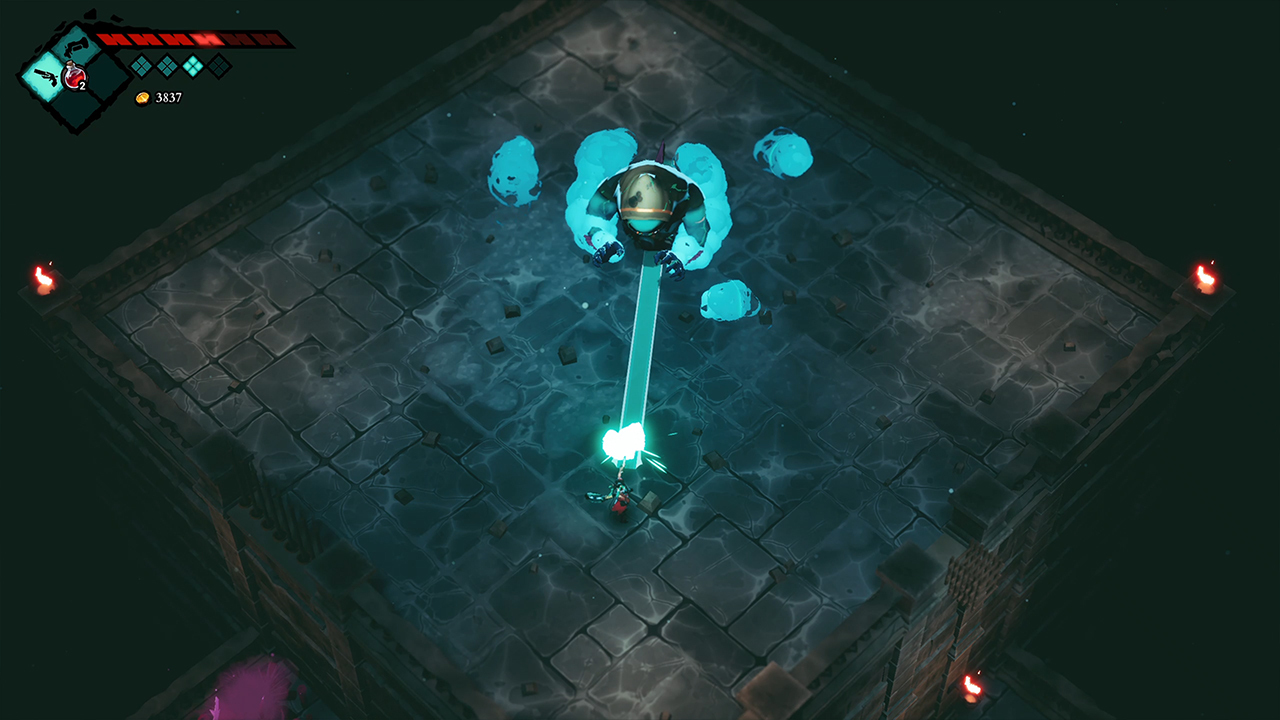Expand the potion count badge showing 2
The image size is (1280, 720).
pyautogui.click(x=82, y=86)
